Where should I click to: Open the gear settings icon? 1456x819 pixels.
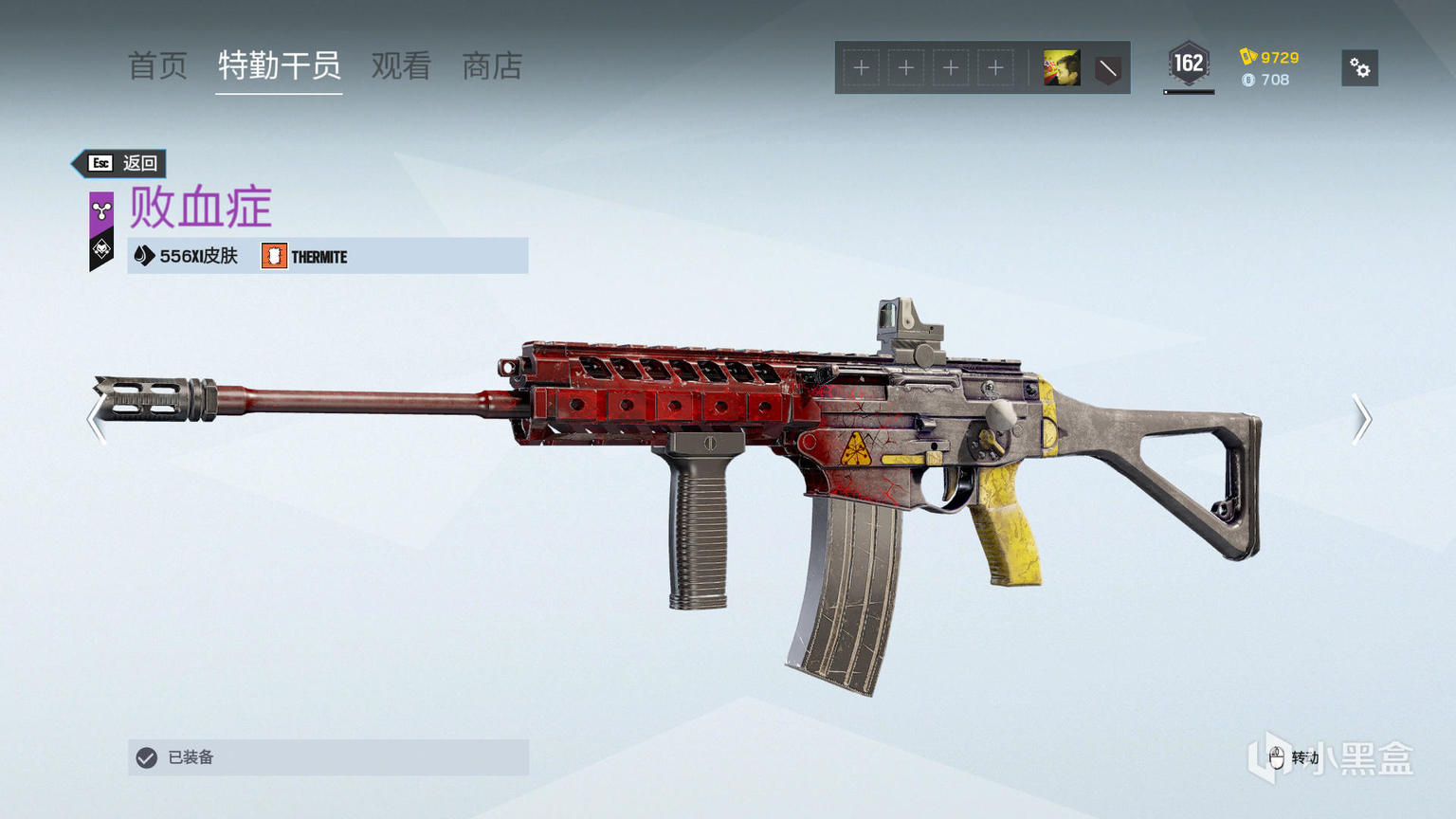pyautogui.click(x=1359, y=68)
